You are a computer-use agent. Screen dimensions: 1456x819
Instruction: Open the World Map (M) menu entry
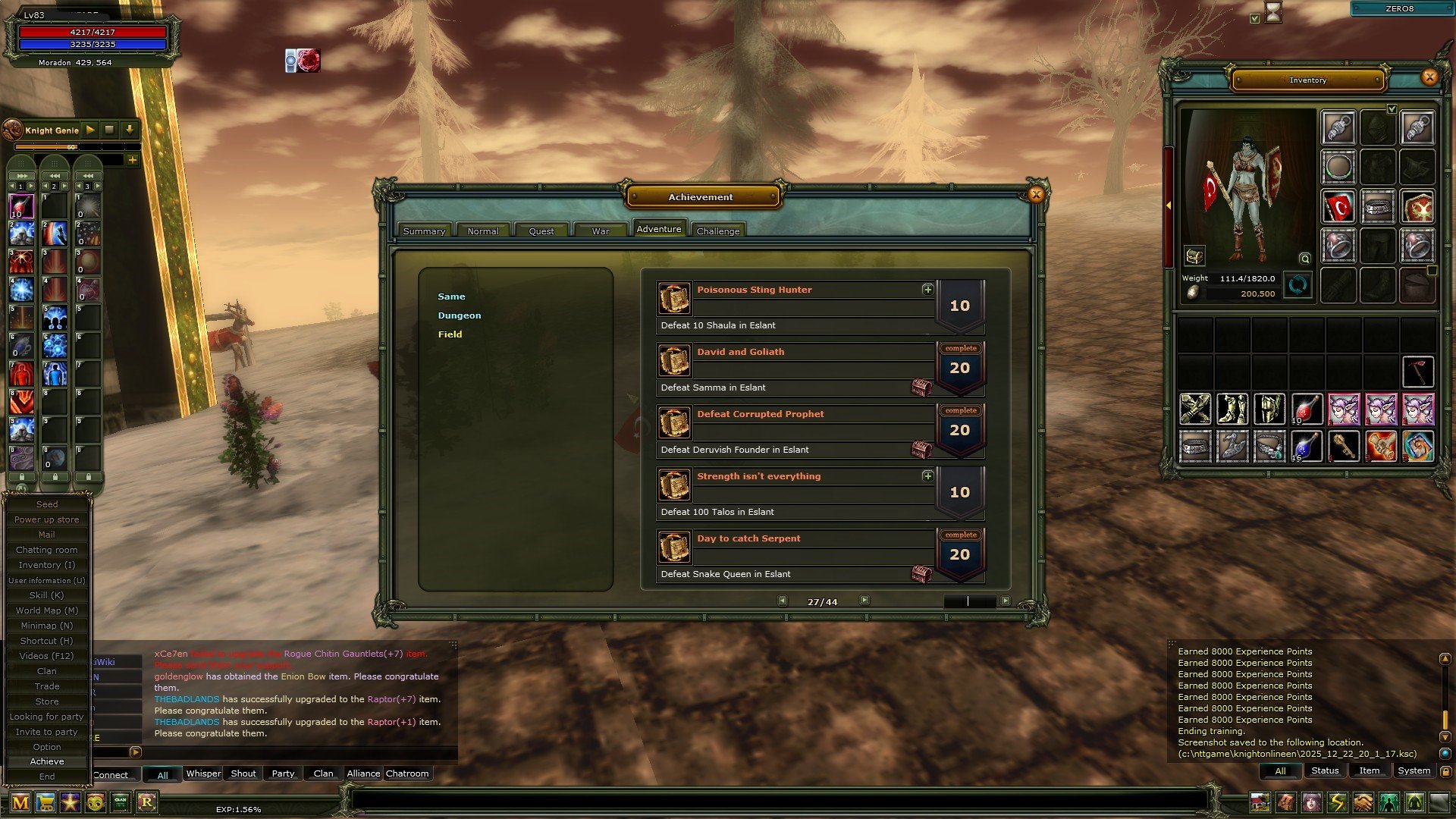47,610
